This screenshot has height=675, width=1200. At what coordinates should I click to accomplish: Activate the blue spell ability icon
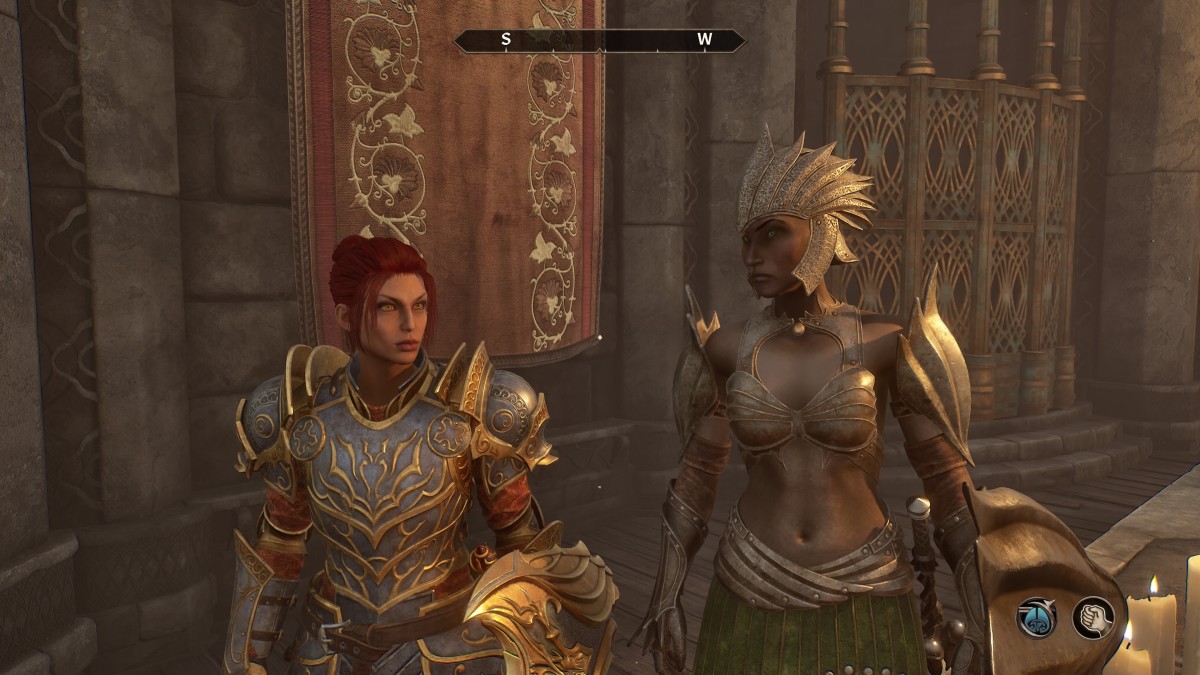1037,617
